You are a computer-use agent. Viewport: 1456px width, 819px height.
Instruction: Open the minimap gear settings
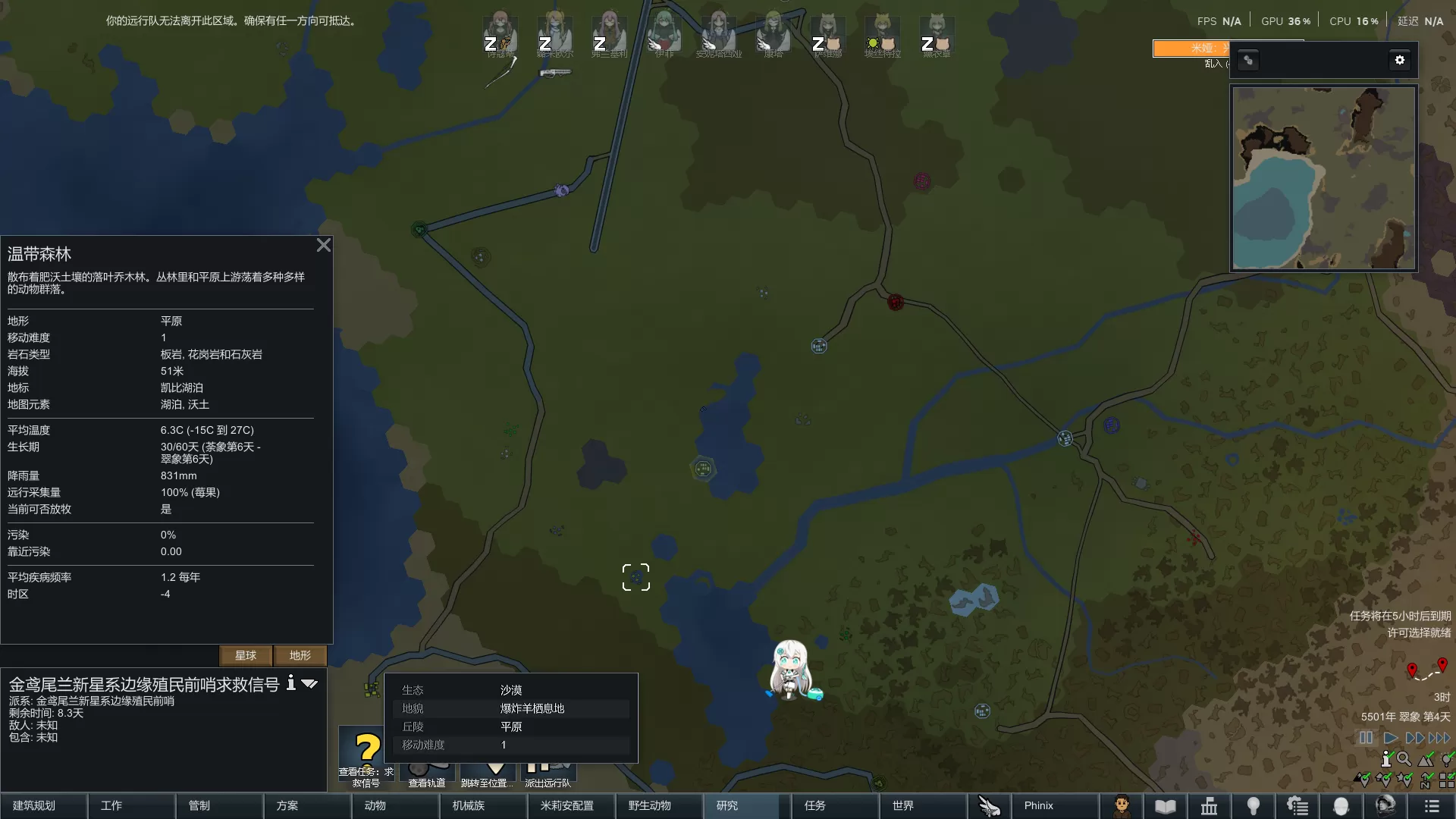pos(1400,60)
